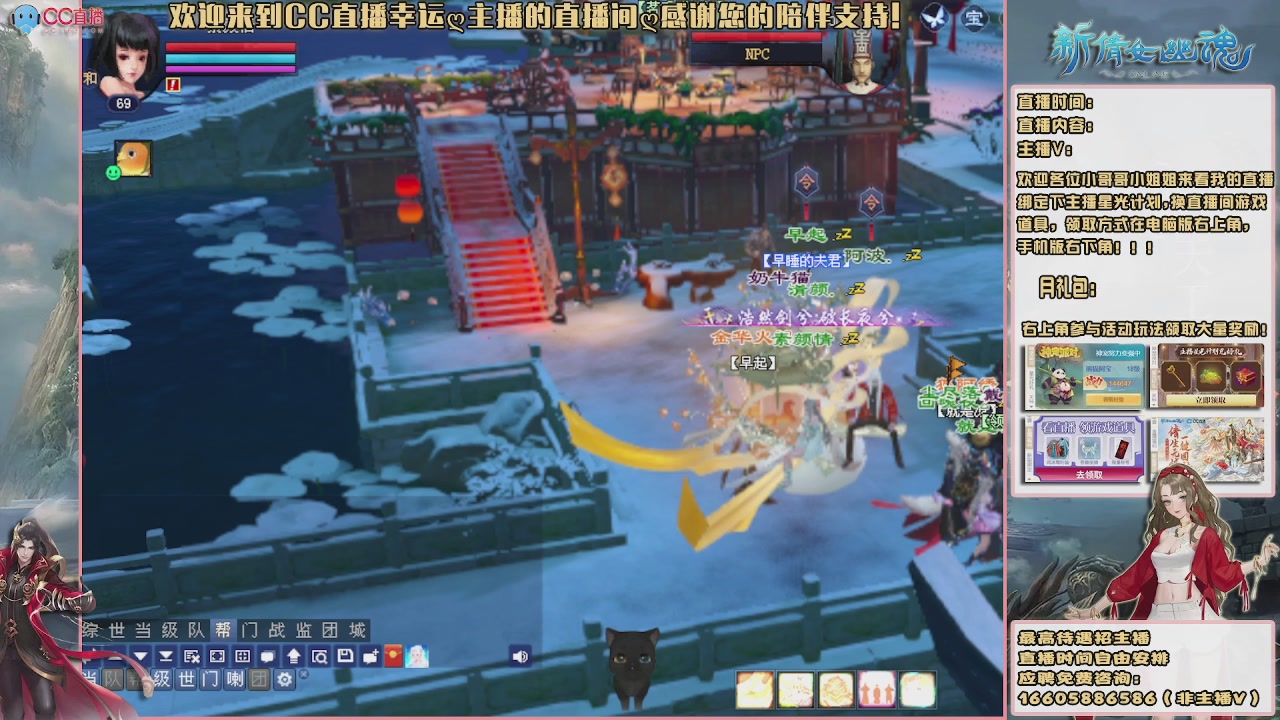Click the save chat log disk icon

click(343, 655)
